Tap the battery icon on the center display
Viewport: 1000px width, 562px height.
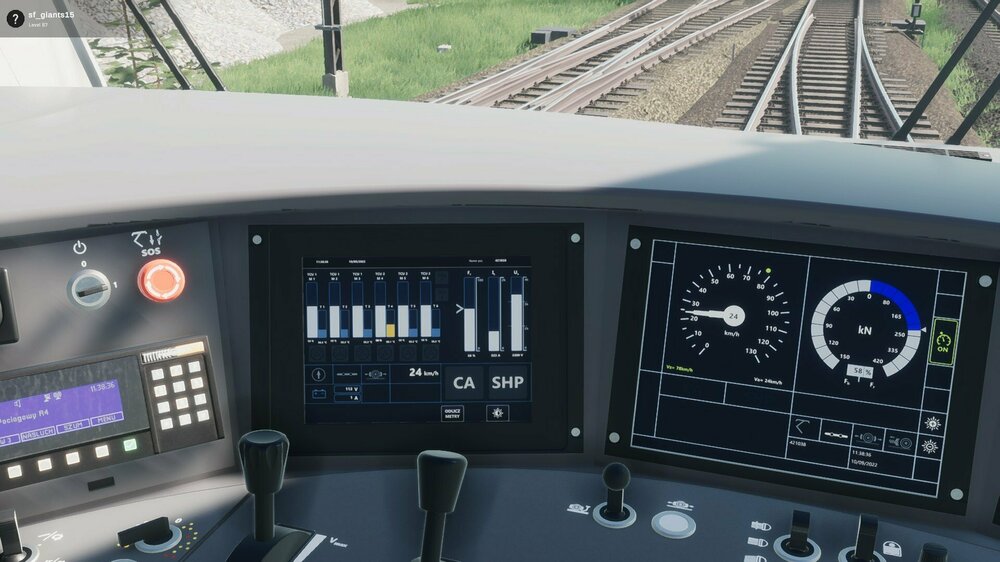click(320, 394)
